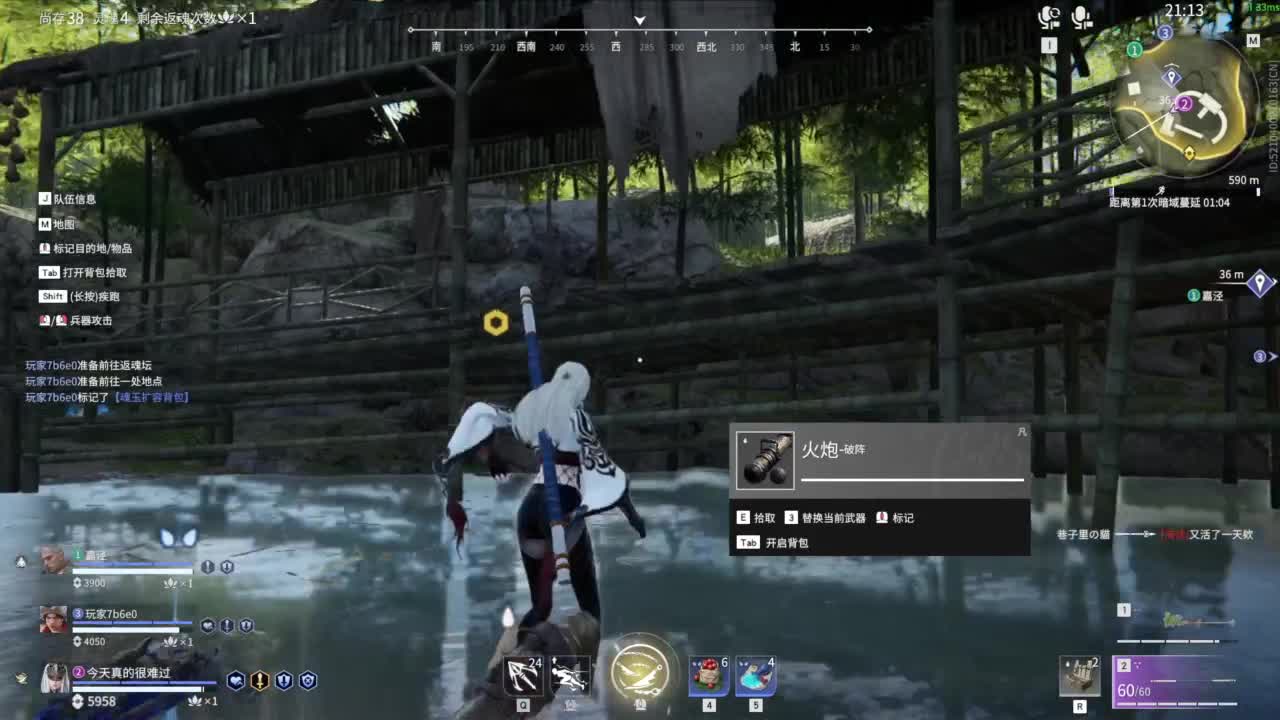Select the diamond waypoint marker on the minimap
The image size is (1280, 720).
coord(1171,77)
